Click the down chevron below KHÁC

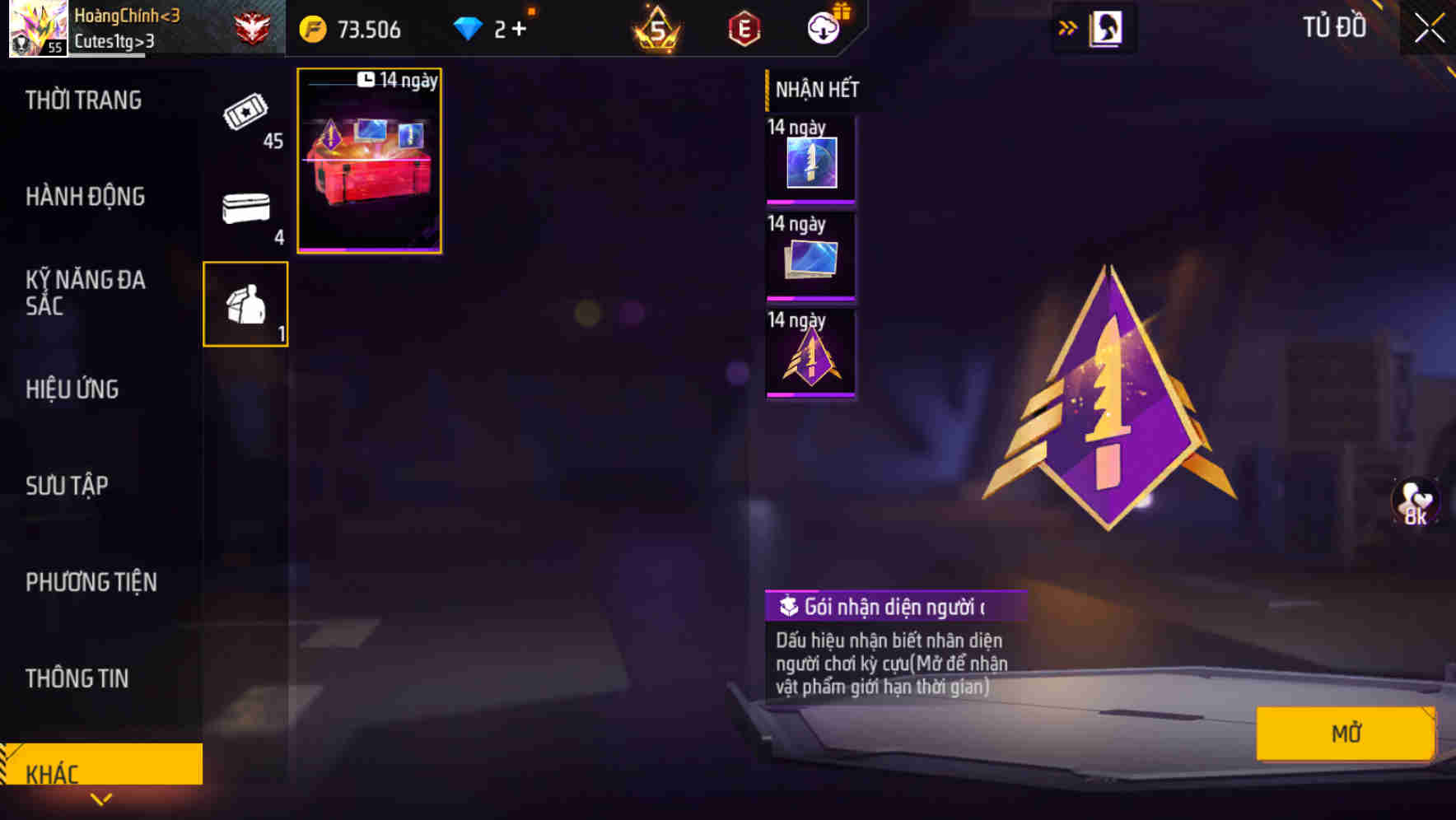pos(102,798)
